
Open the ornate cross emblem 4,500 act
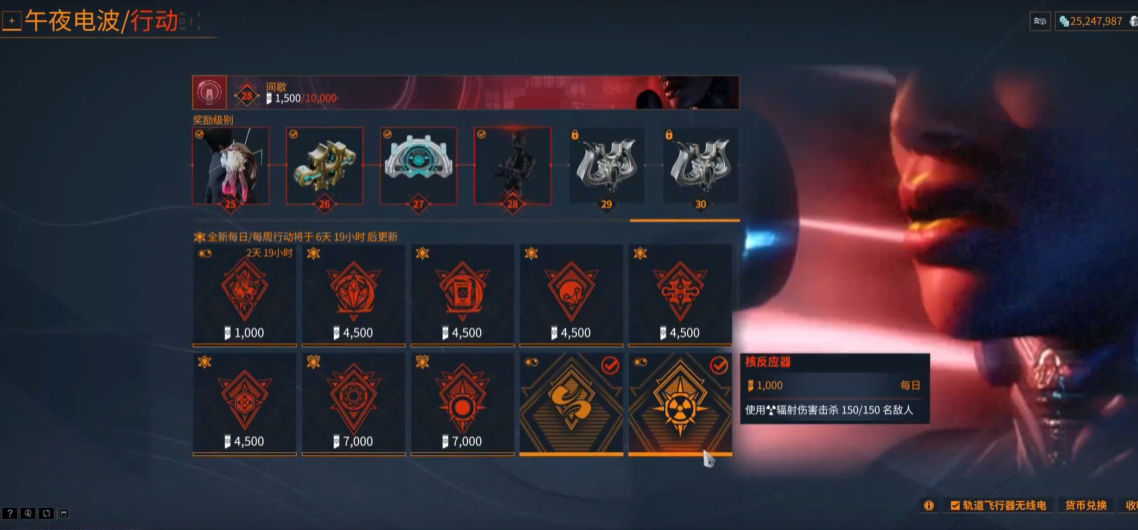coord(680,295)
